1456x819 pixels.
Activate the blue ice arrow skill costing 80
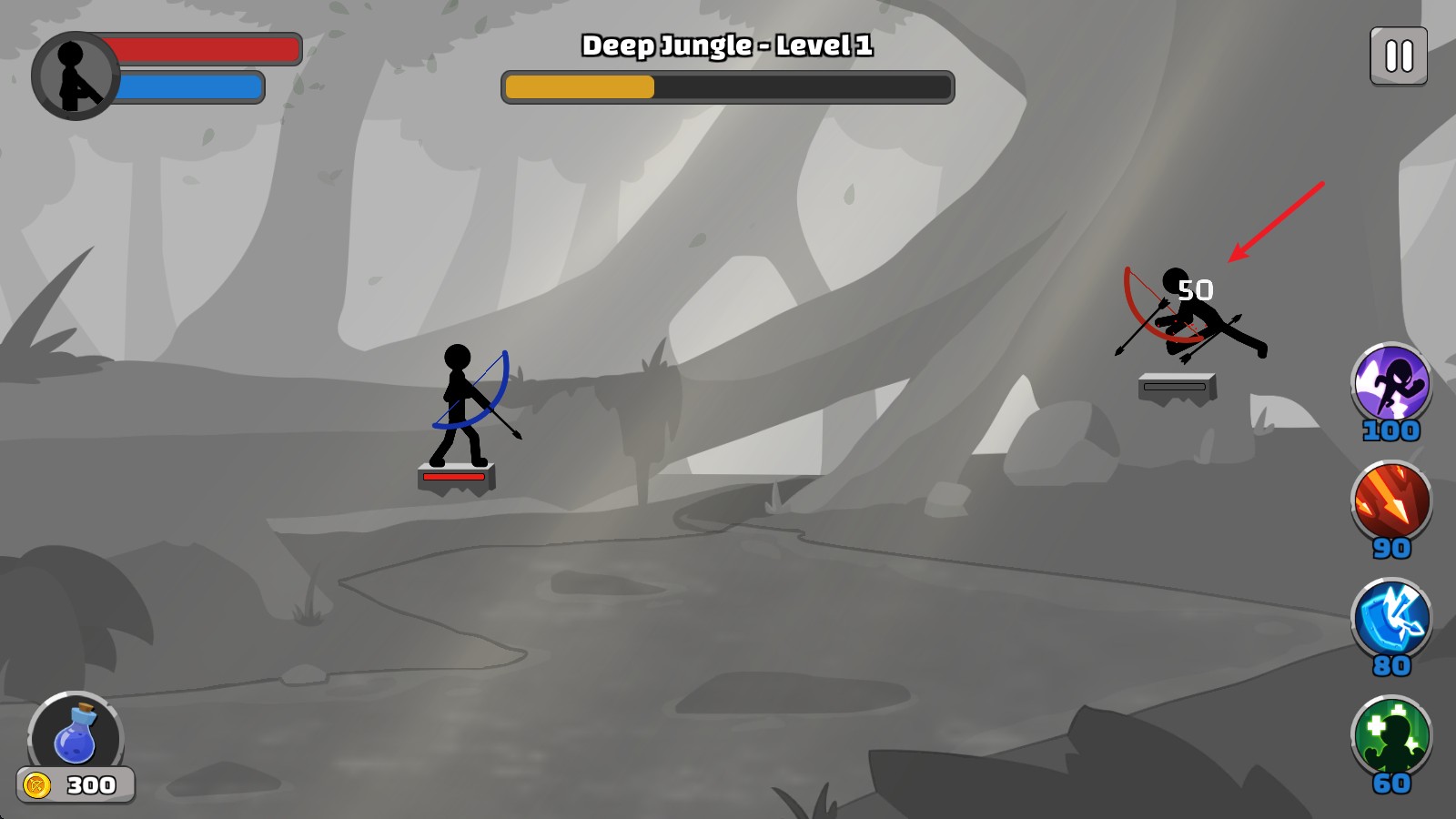(x=1390, y=619)
